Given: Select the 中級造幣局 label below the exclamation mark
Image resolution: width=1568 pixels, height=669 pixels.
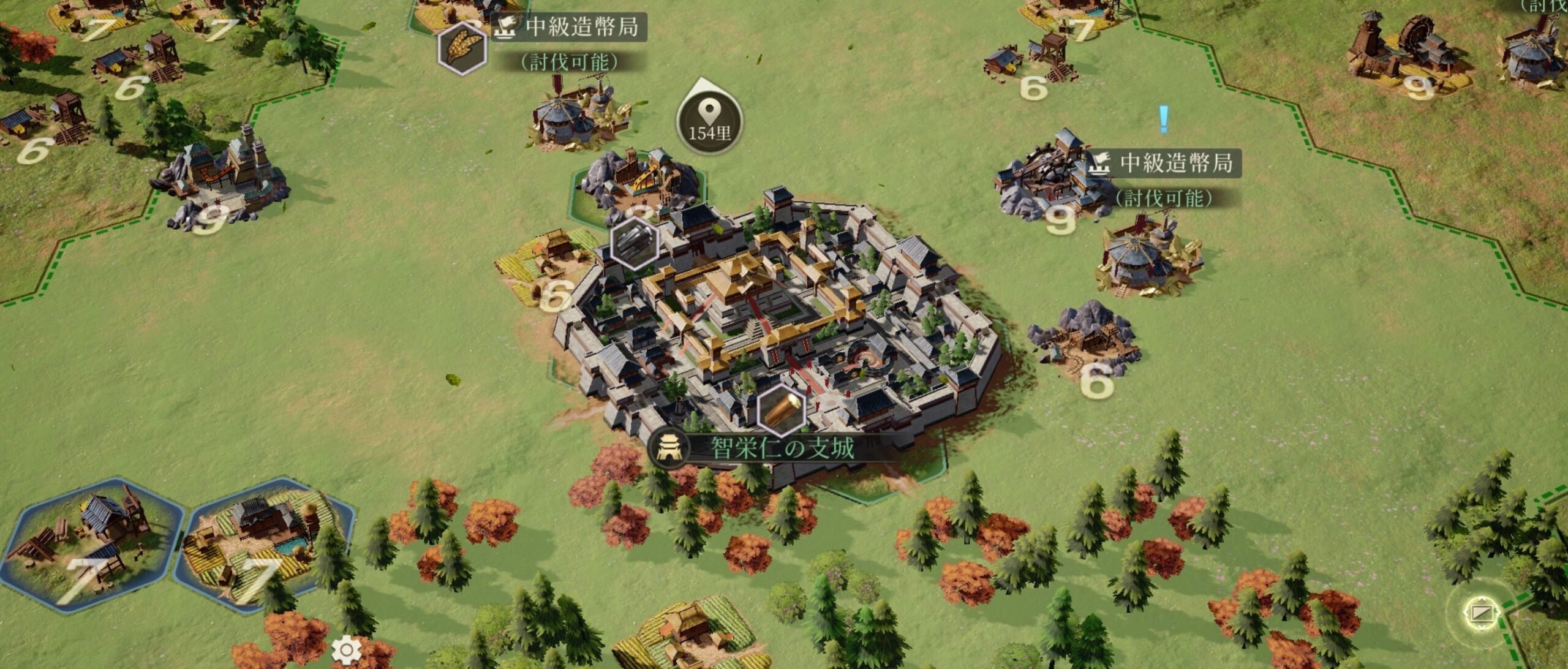Looking at the screenshot, I should click(1175, 164).
